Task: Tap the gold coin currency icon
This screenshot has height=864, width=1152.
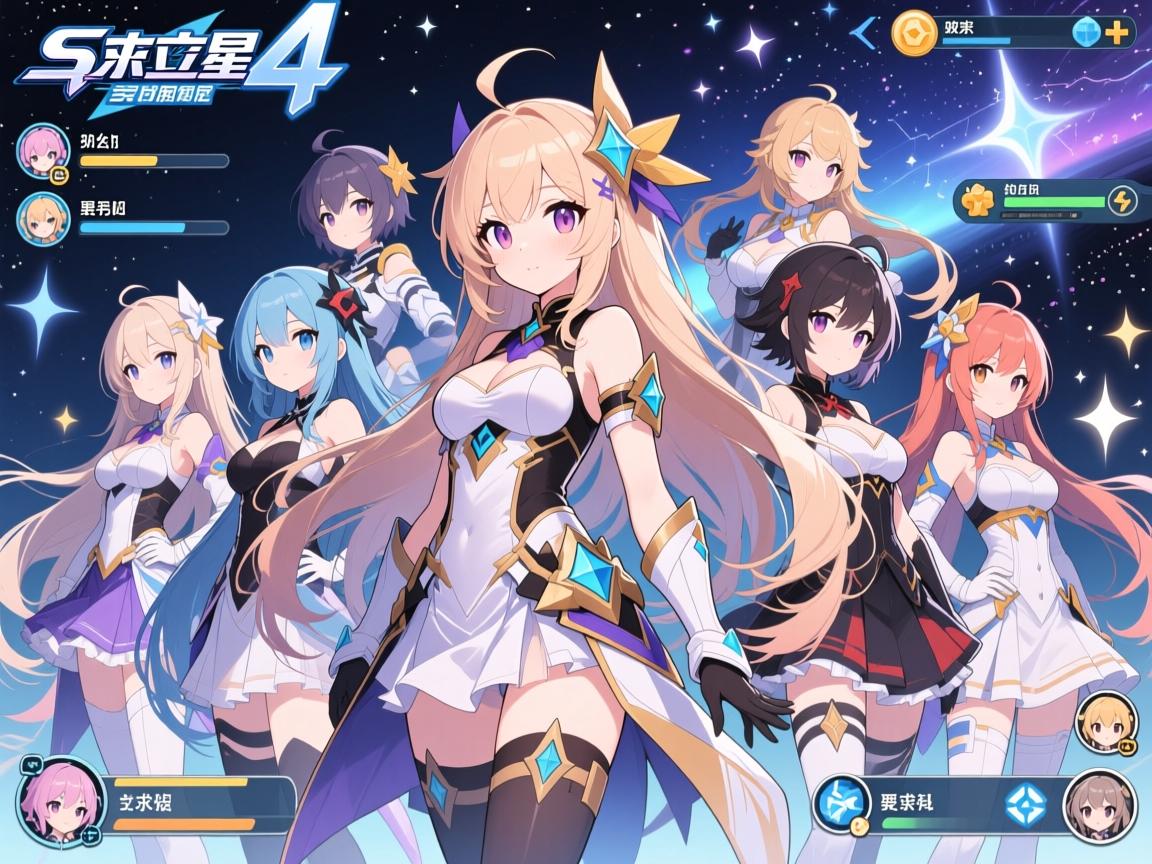Action: point(913,32)
